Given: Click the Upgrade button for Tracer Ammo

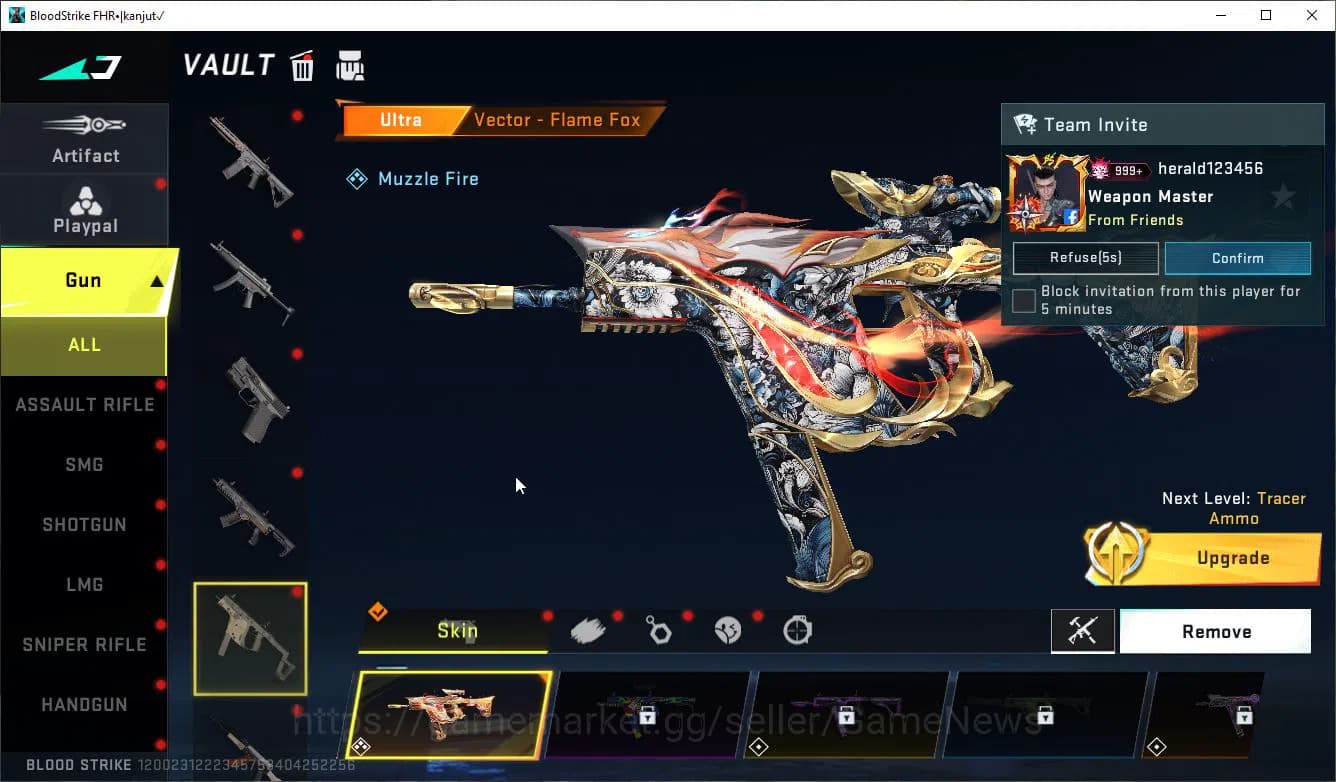Looking at the screenshot, I should (1233, 557).
